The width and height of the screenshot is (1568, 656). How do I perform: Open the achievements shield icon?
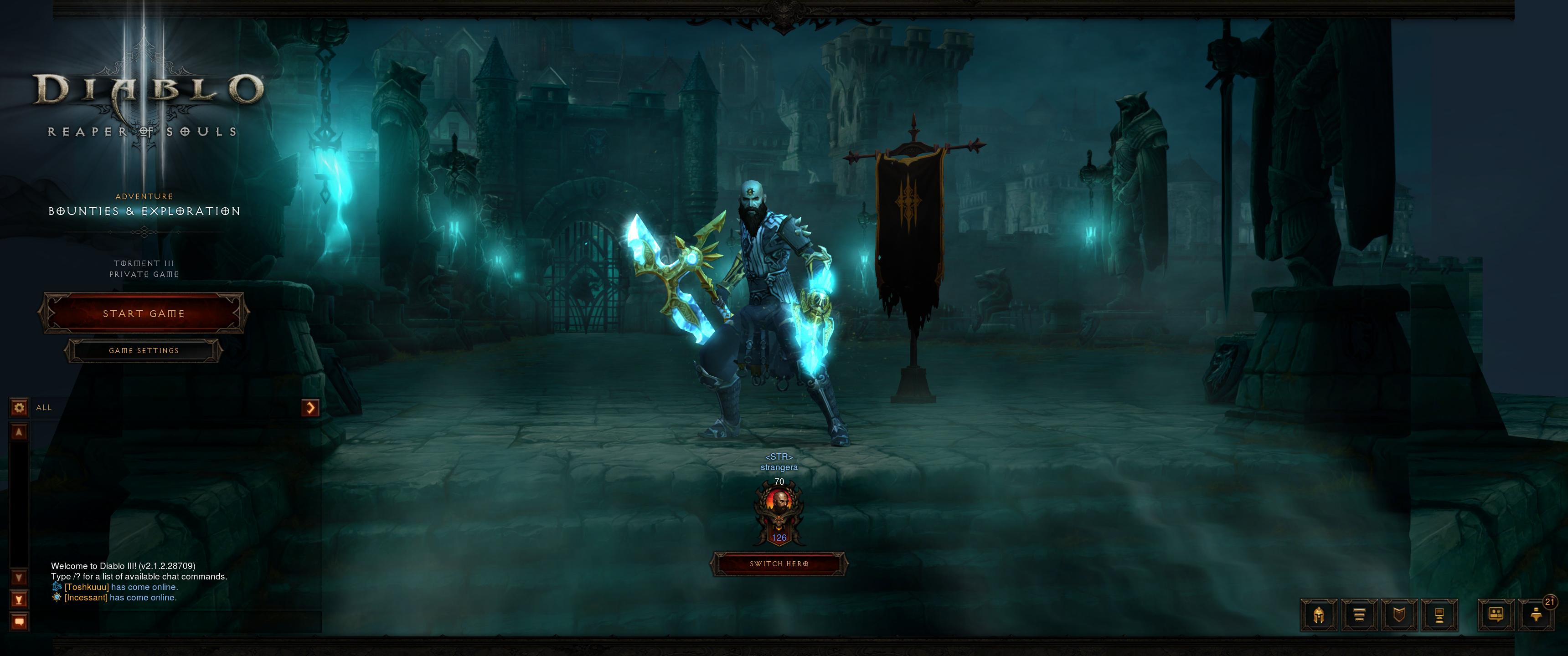click(1399, 615)
